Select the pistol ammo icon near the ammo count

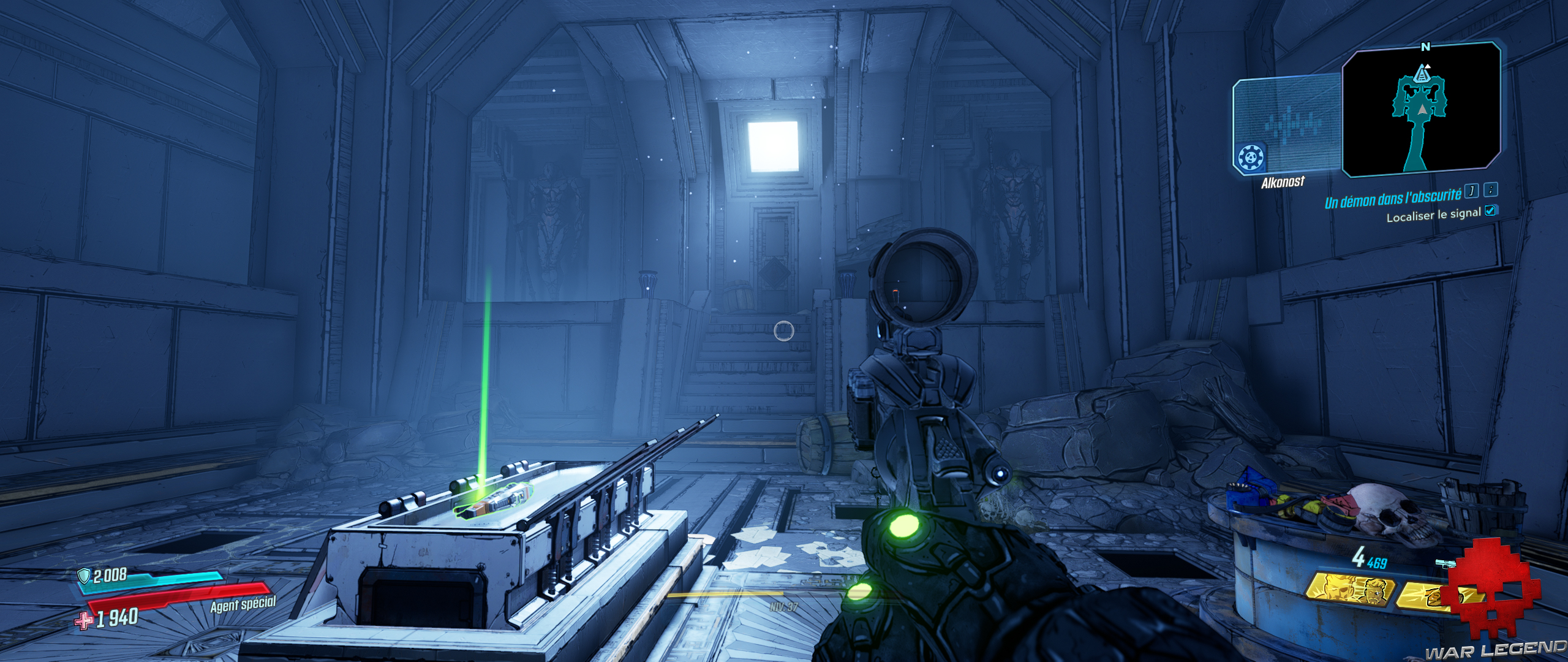[x=1445, y=563]
